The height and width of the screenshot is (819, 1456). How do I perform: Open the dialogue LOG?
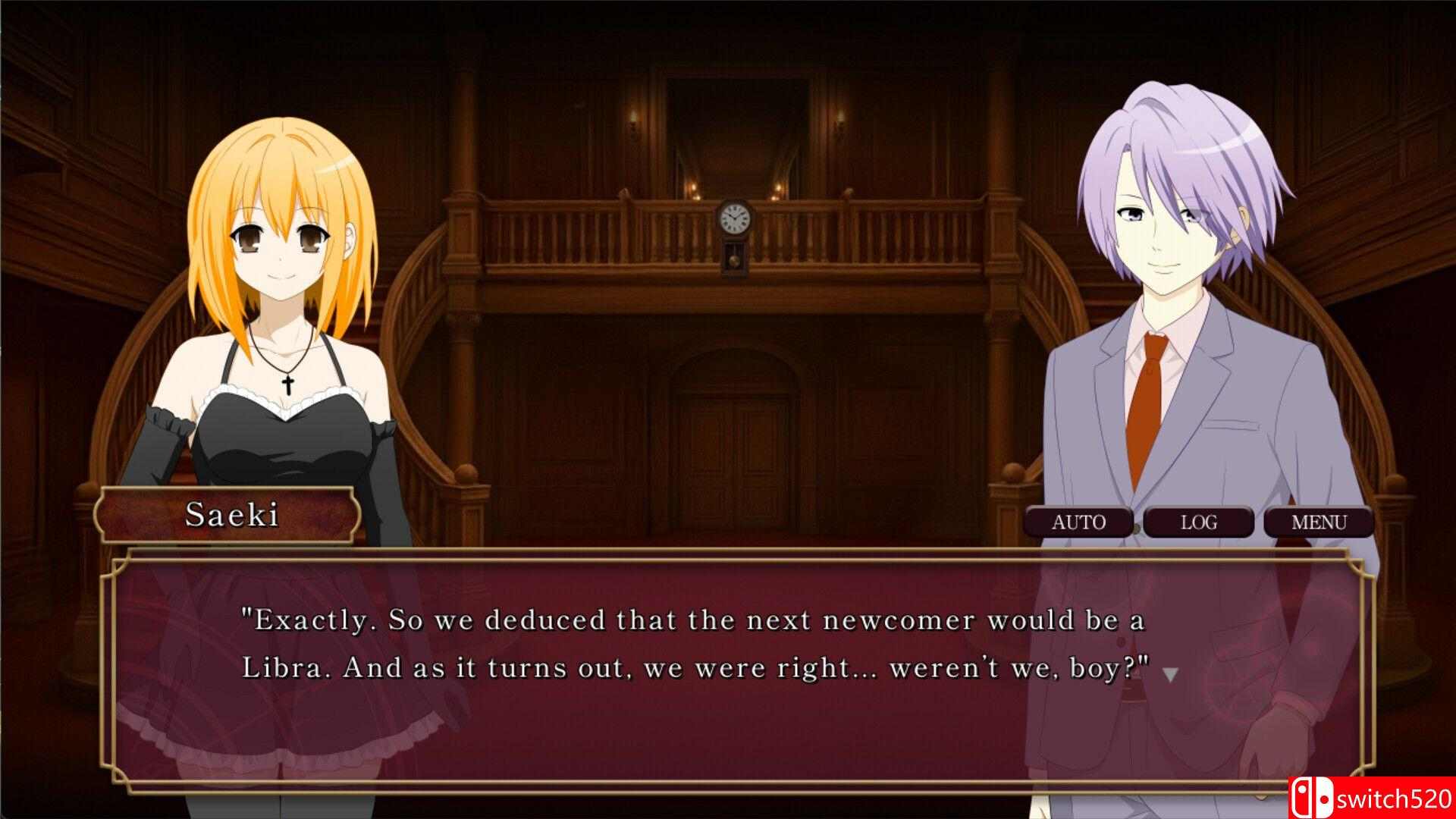pyautogui.click(x=1198, y=522)
